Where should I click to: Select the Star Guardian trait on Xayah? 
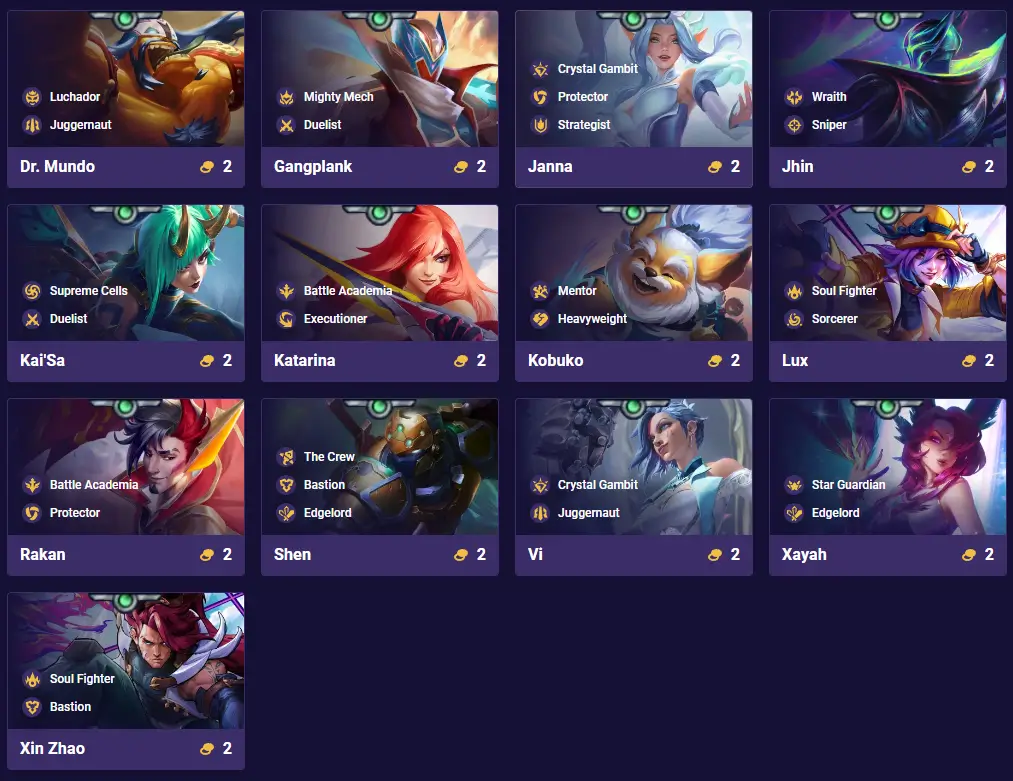pyautogui.click(x=848, y=485)
